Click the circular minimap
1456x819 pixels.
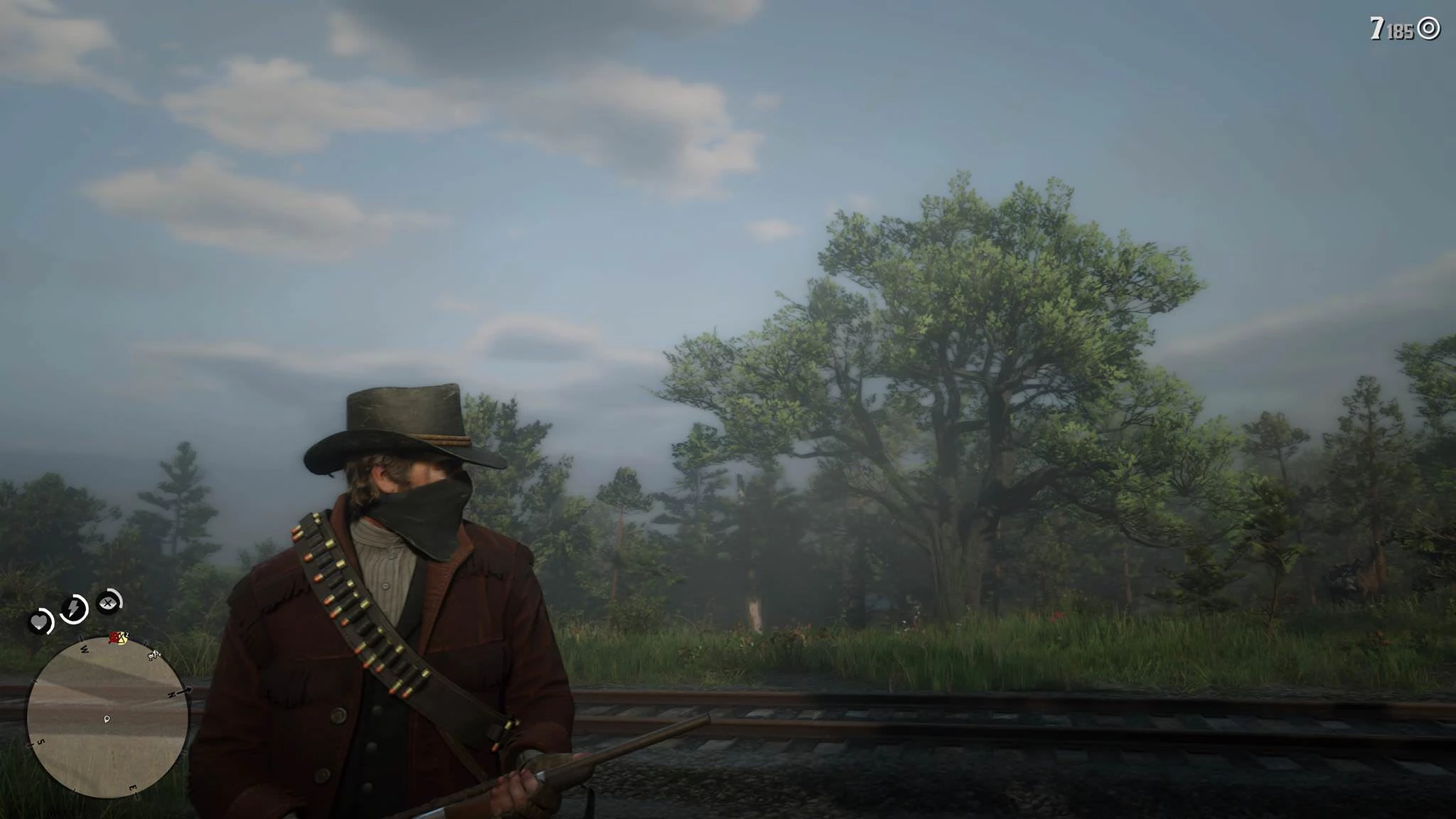coord(108,716)
